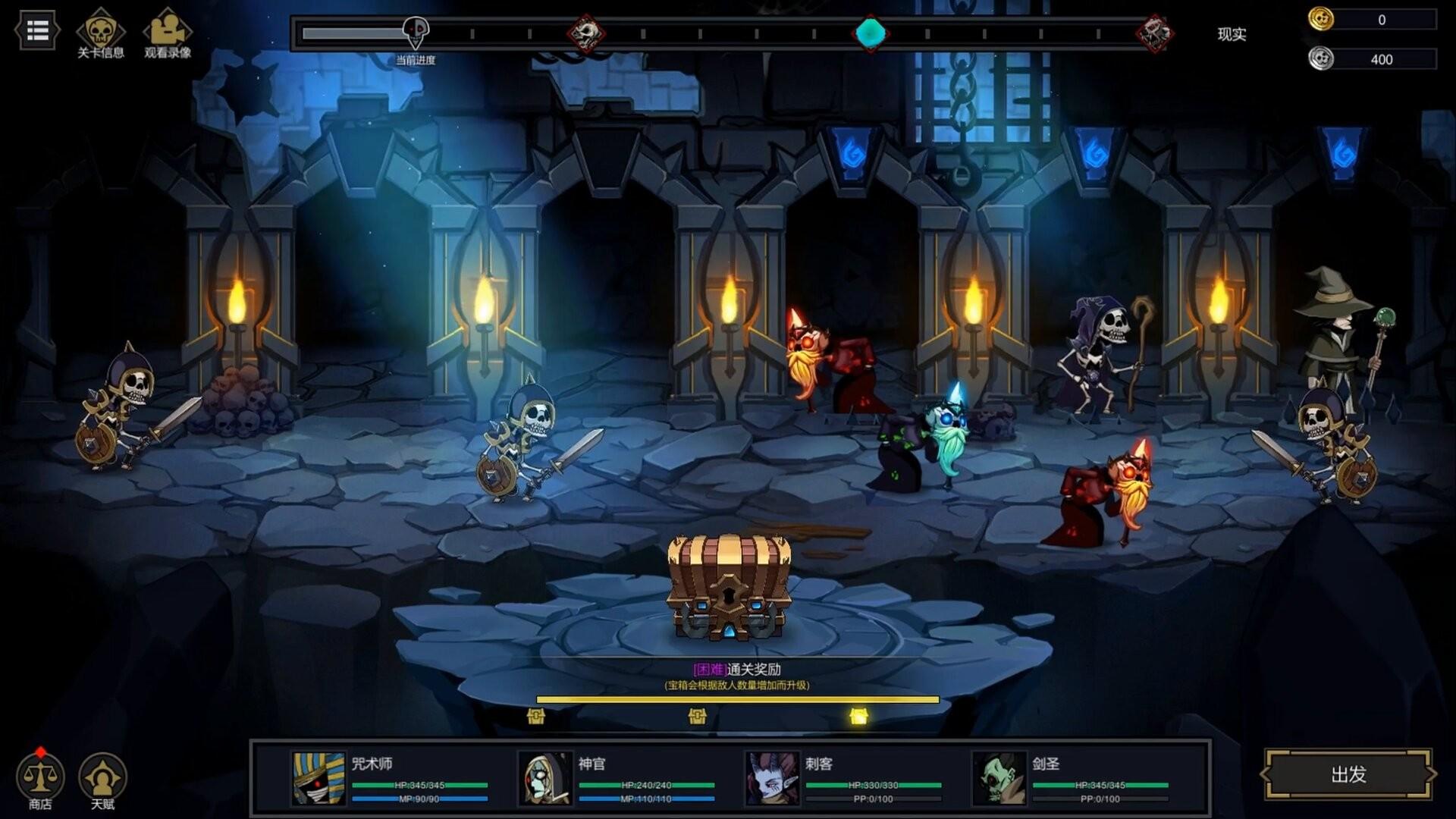Open the hamburger menu in the top-left corner

36,29
